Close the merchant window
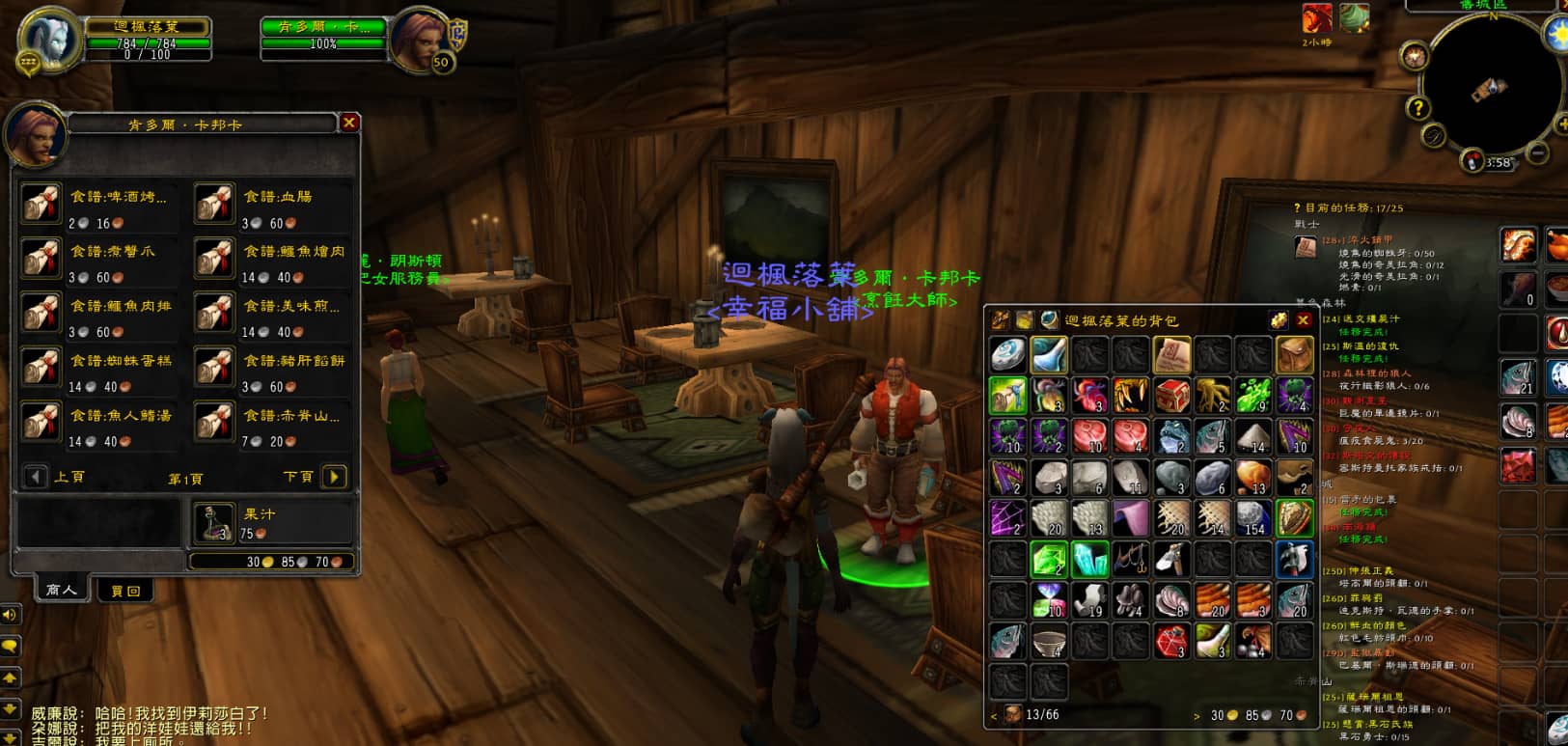1568x746 pixels. point(349,123)
